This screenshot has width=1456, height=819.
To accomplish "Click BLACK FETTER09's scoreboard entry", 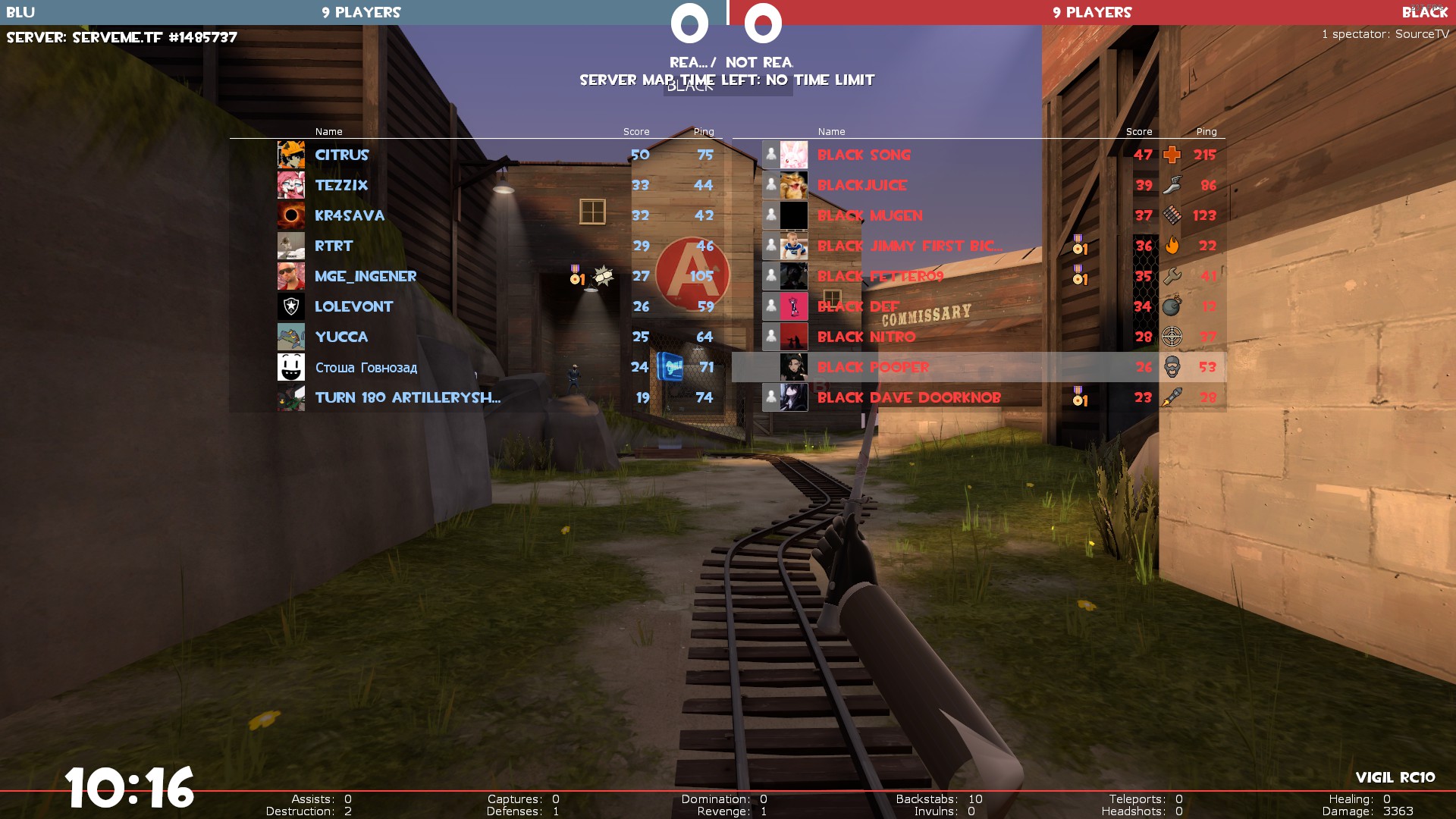I will pos(880,276).
